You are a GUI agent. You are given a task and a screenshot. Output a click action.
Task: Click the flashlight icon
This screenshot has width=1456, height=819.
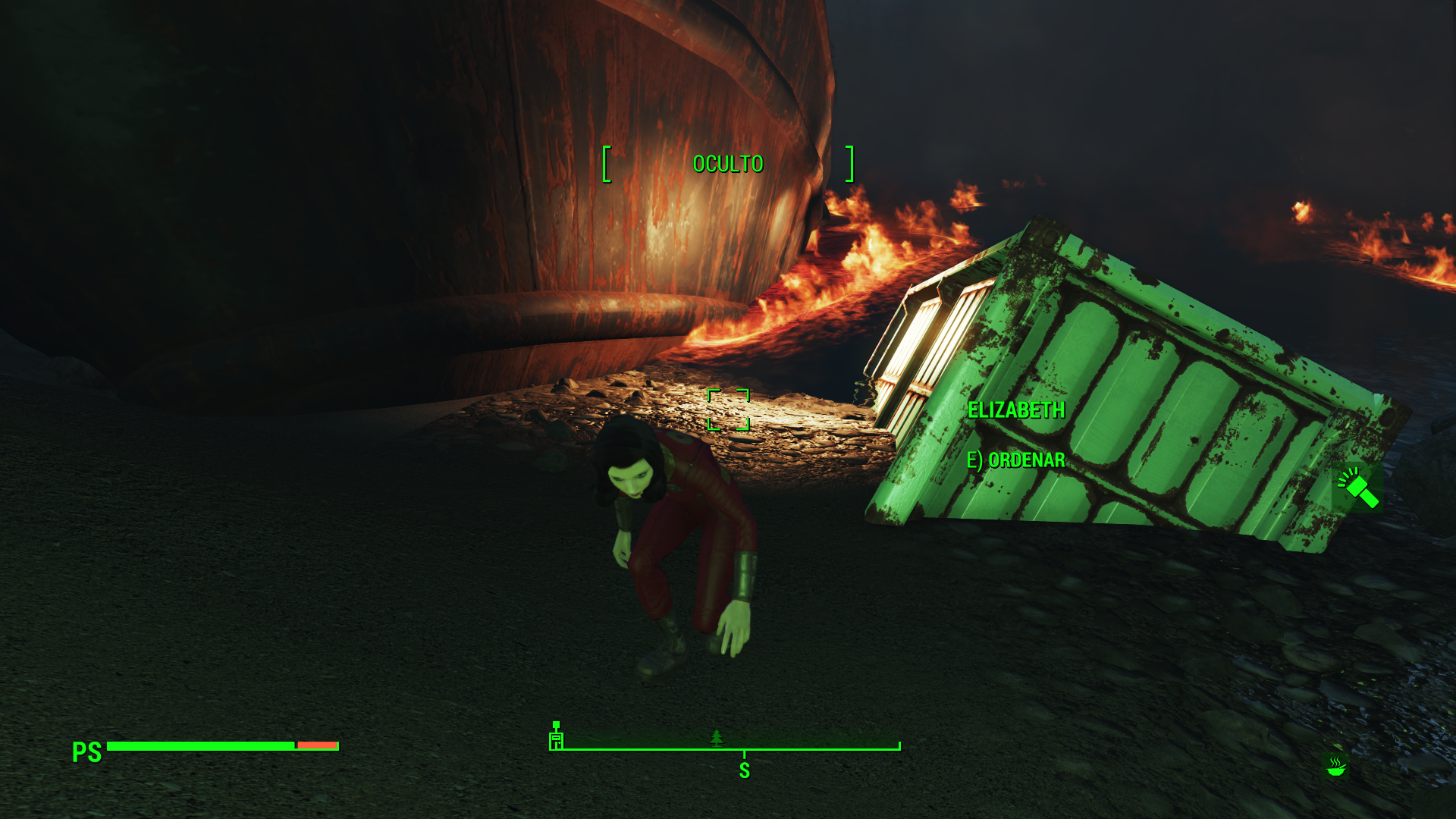[x=1357, y=488]
